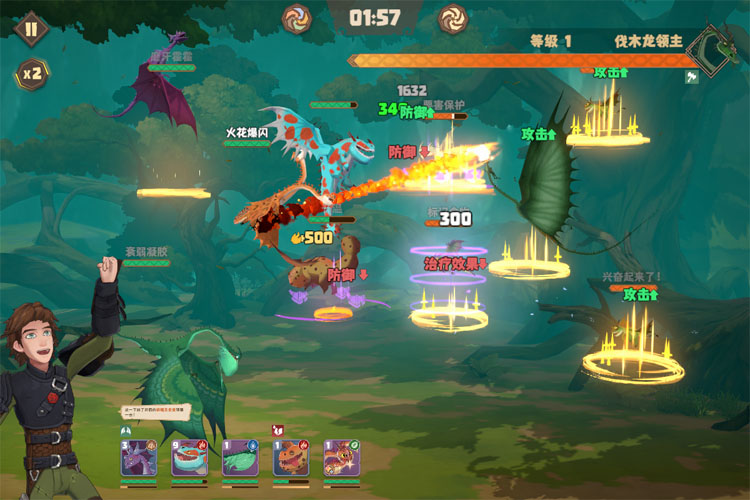Screen dimensions: 750x500
Task: Select the purple dragon card
Action: [138, 459]
